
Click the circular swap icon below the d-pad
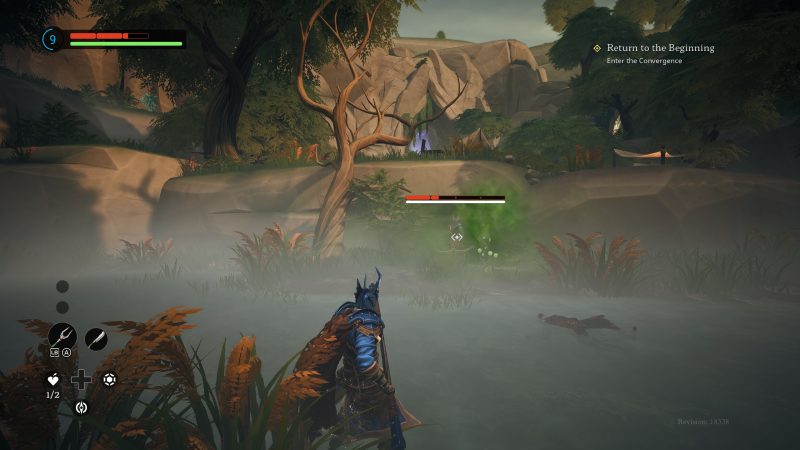tap(82, 406)
